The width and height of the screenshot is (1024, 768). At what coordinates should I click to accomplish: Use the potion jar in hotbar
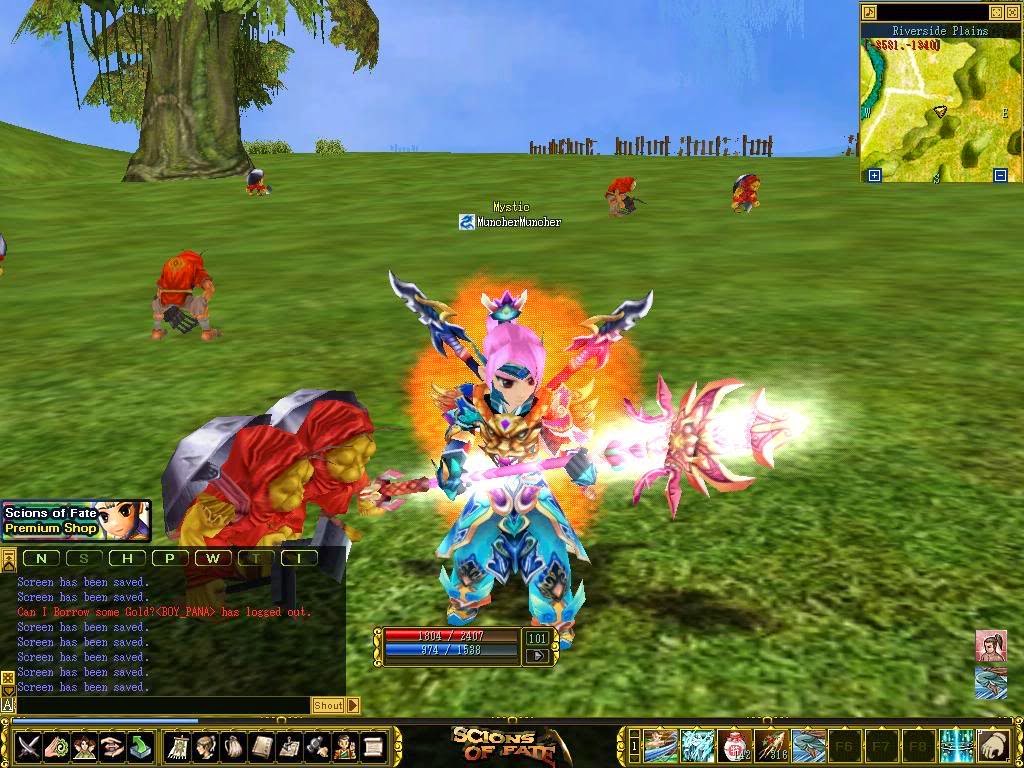point(735,745)
